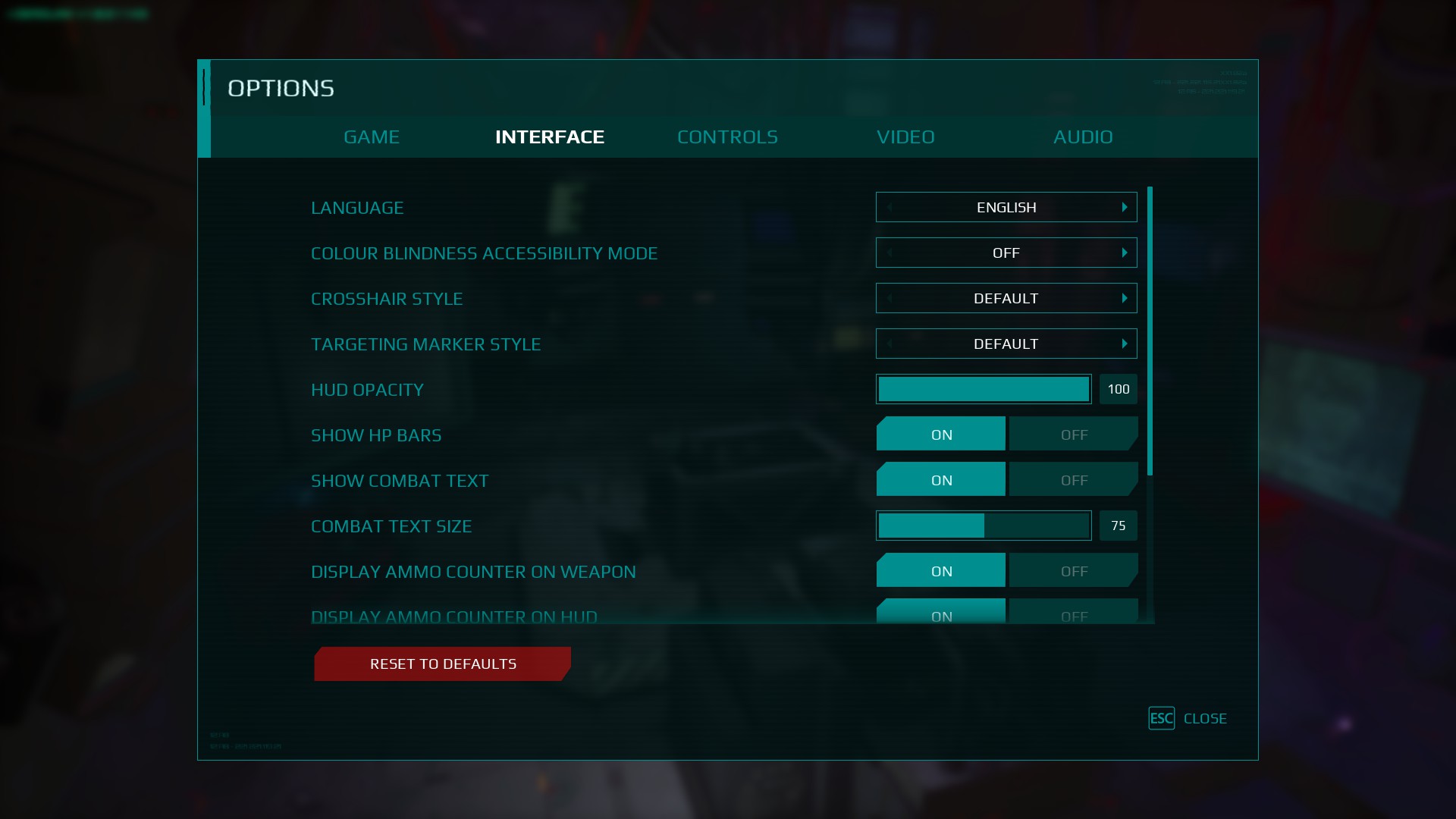Screen dimensions: 1456x819
Task: Set Show HP Bars to On
Action: point(941,435)
